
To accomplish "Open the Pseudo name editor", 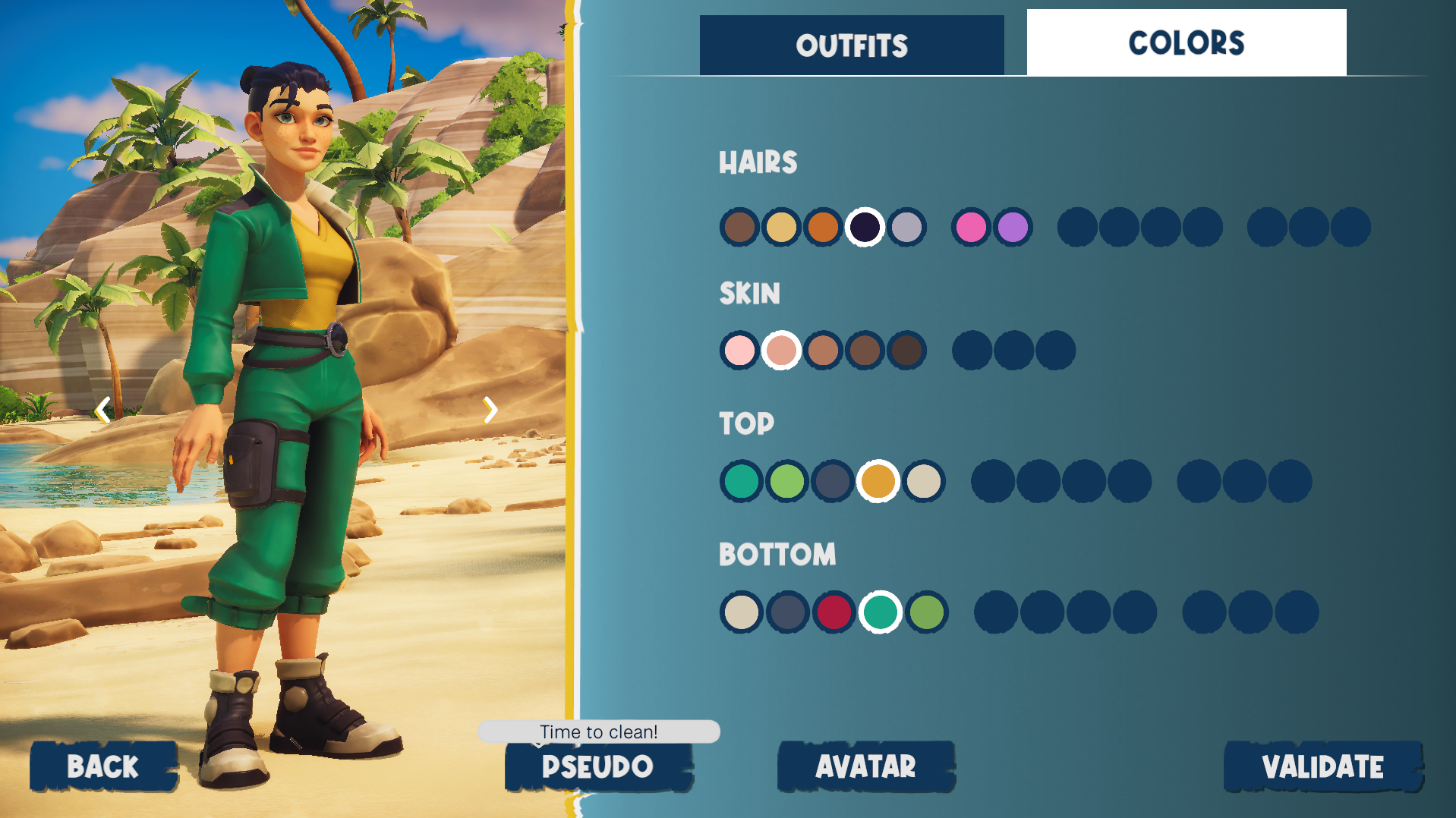I will [598, 766].
